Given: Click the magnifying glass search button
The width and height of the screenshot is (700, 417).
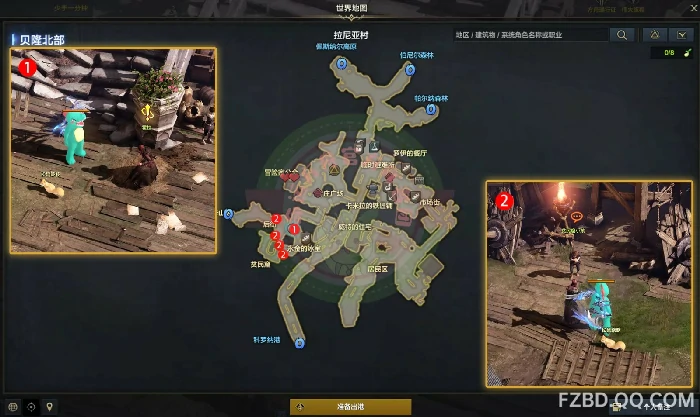Looking at the screenshot, I should 622,35.
